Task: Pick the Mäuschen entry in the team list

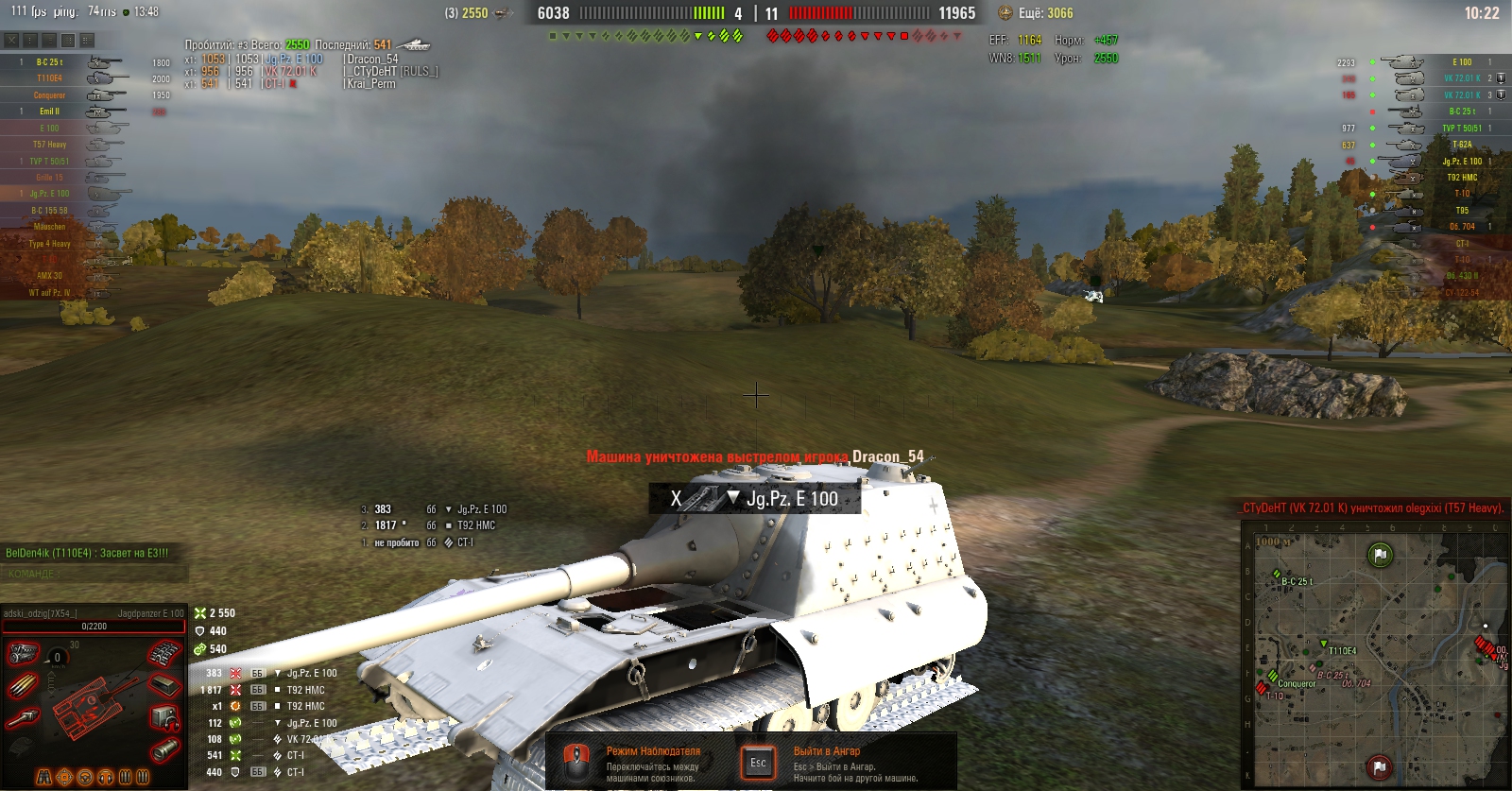Action: point(50,227)
